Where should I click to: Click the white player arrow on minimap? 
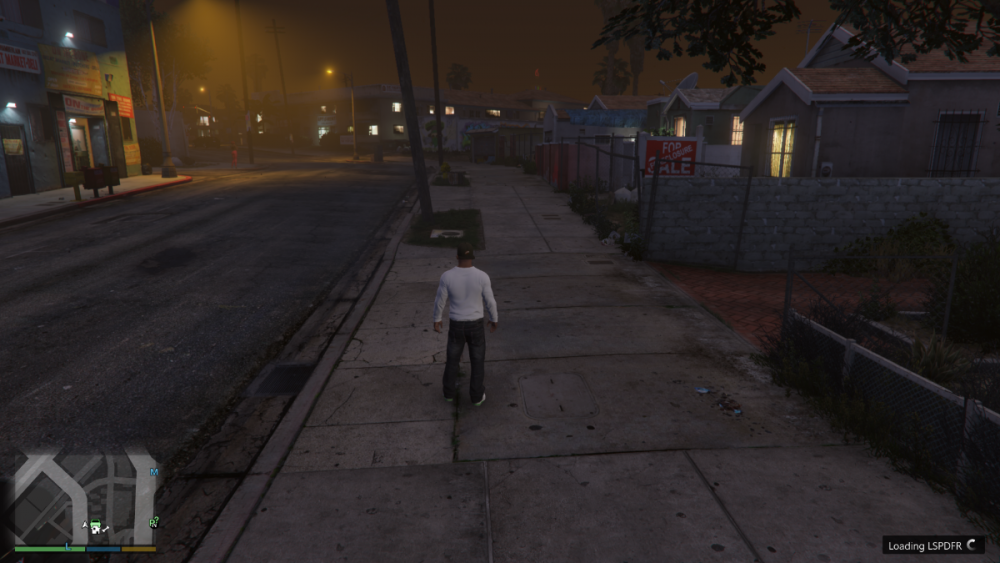[x=85, y=525]
